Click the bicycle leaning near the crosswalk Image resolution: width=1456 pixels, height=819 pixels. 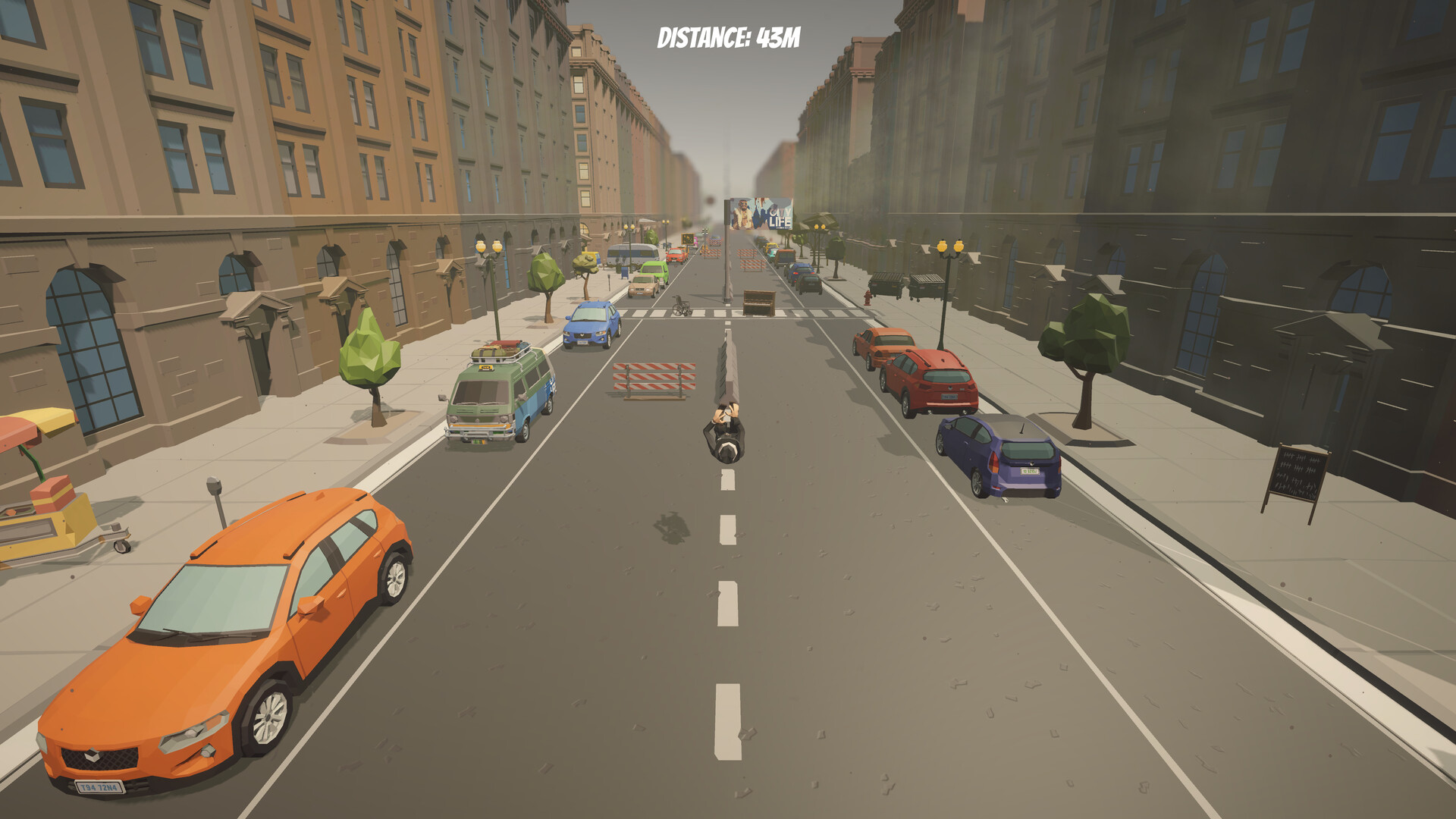click(680, 307)
